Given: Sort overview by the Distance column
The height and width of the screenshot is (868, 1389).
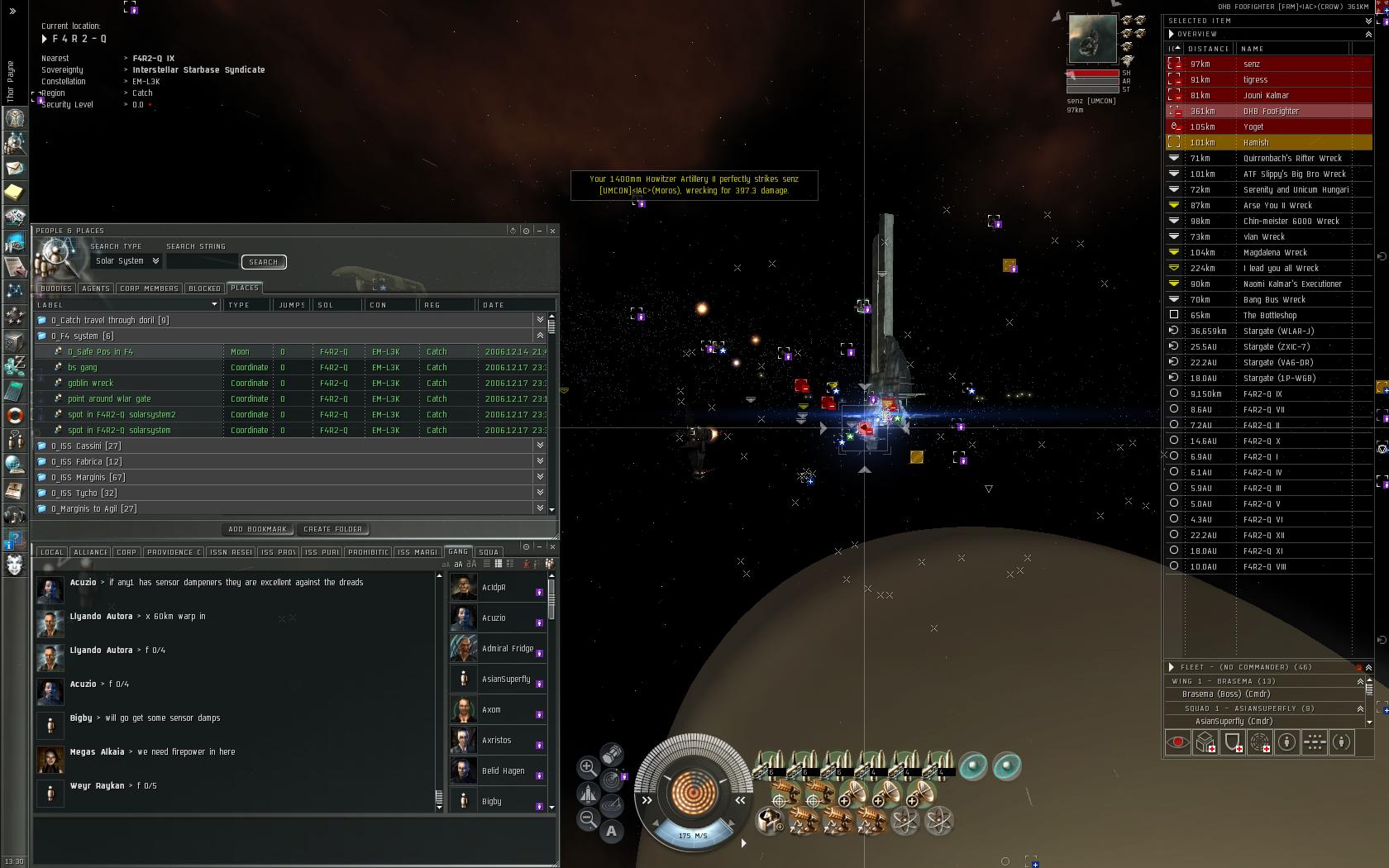Looking at the screenshot, I should 1208,49.
